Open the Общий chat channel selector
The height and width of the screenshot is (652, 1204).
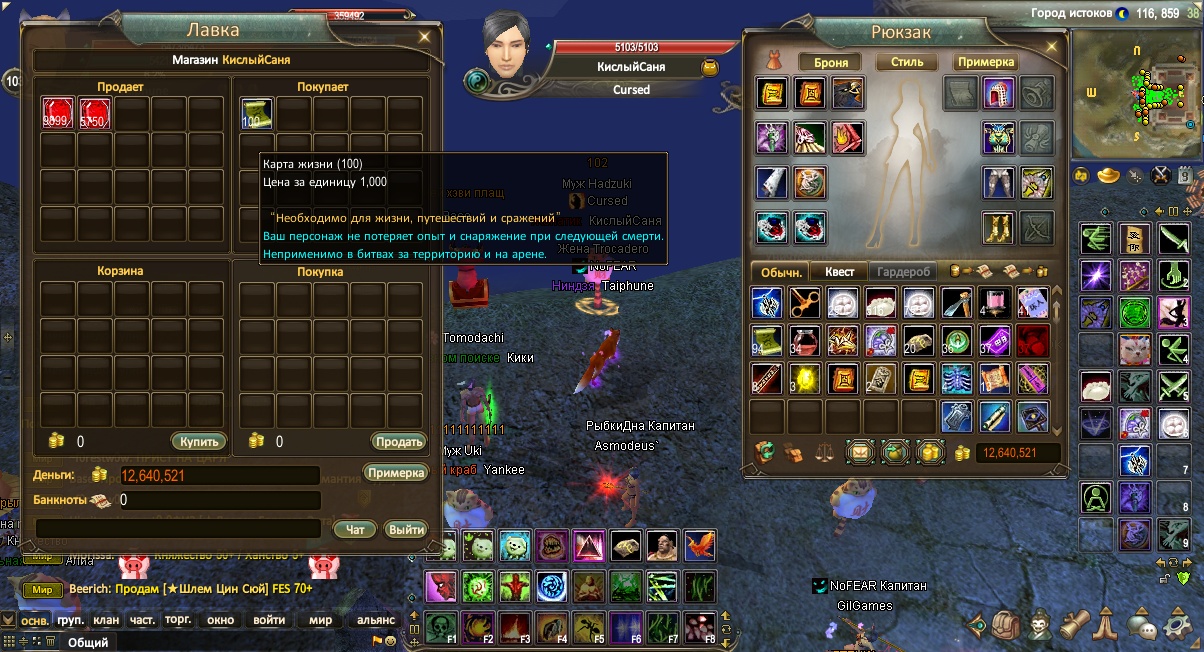pos(87,643)
